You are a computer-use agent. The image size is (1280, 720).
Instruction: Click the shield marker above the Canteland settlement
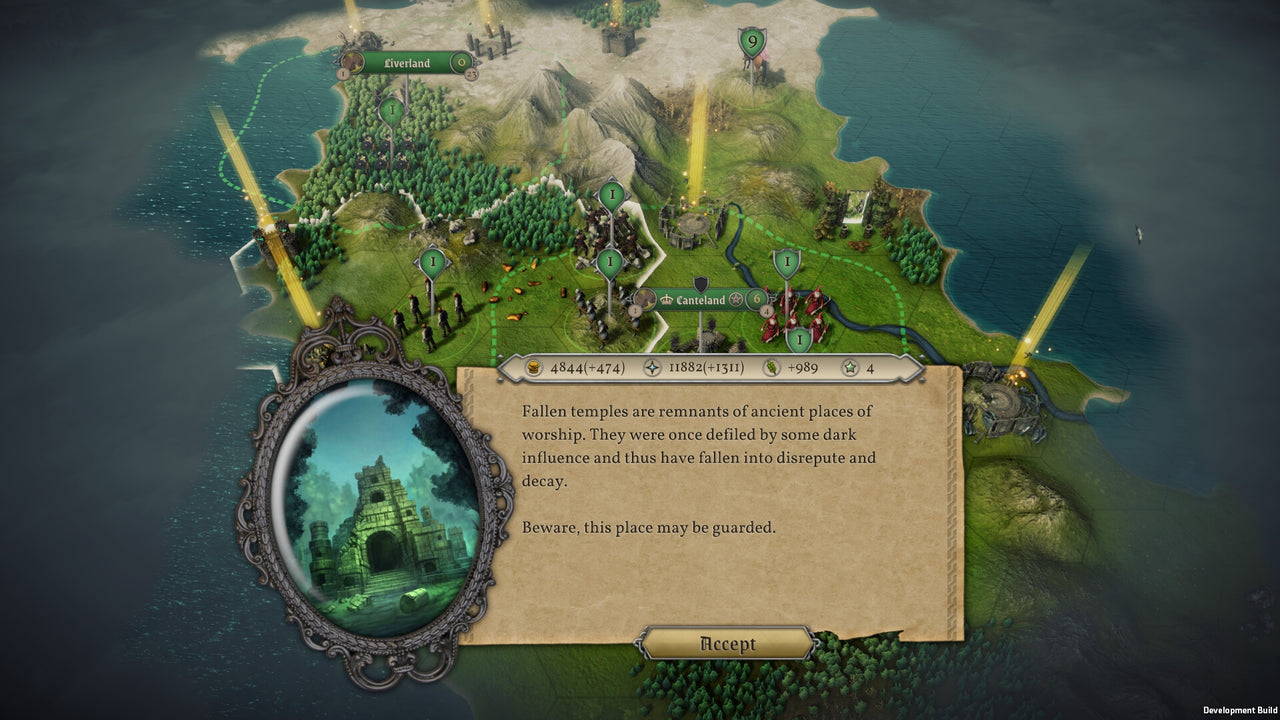tap(608, 260)
